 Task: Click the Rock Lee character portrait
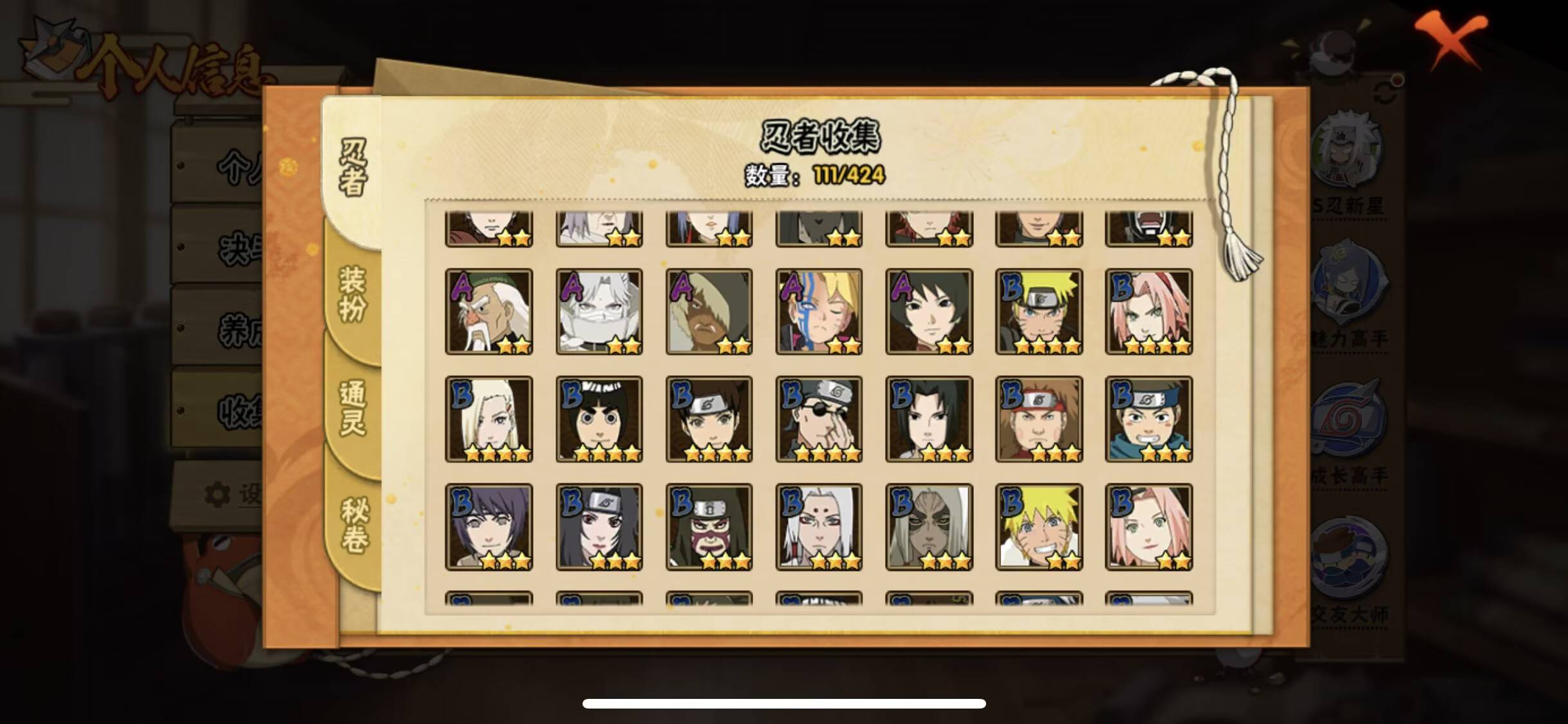[599, 418]
